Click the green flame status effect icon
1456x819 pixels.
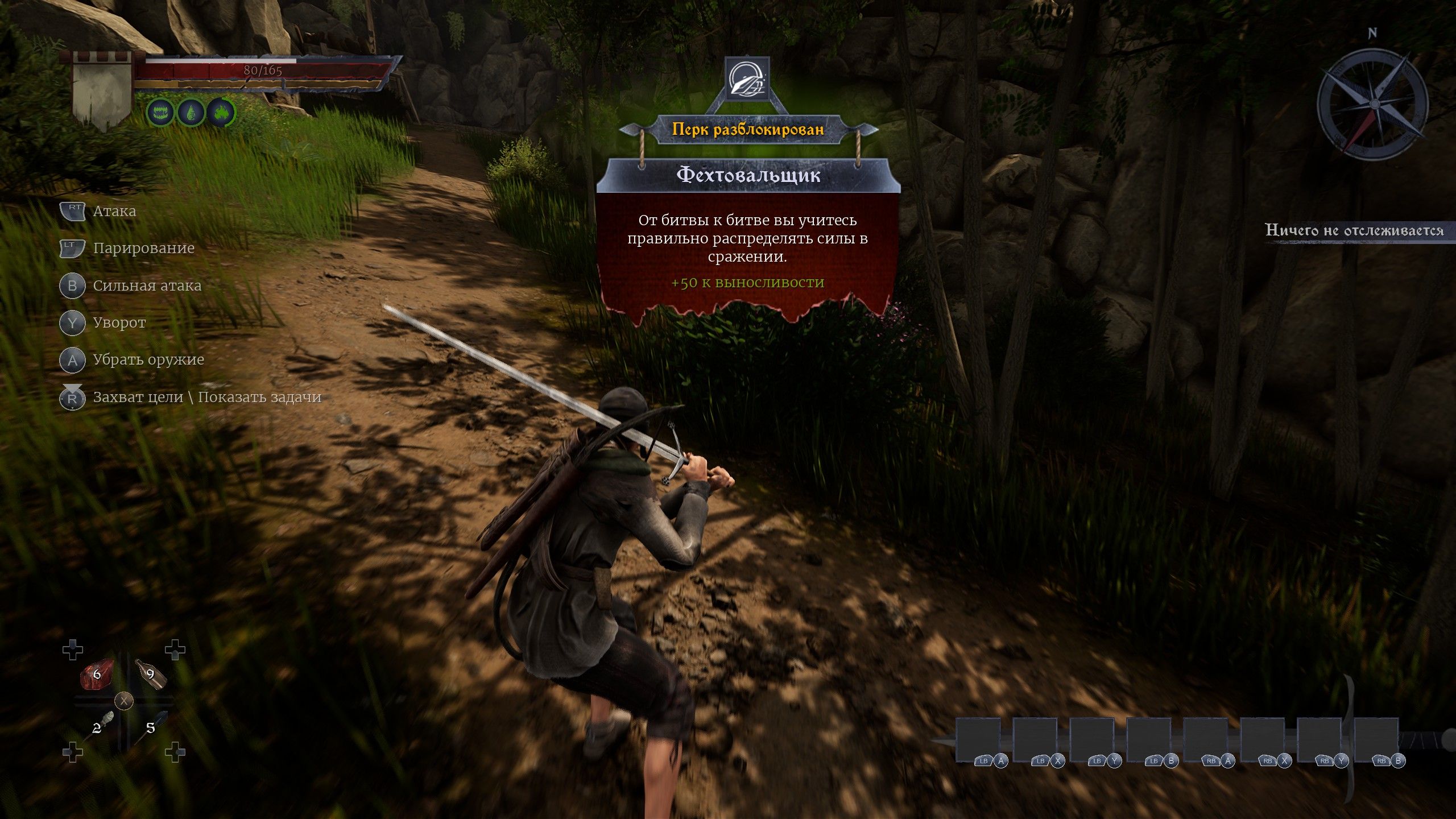221,113
